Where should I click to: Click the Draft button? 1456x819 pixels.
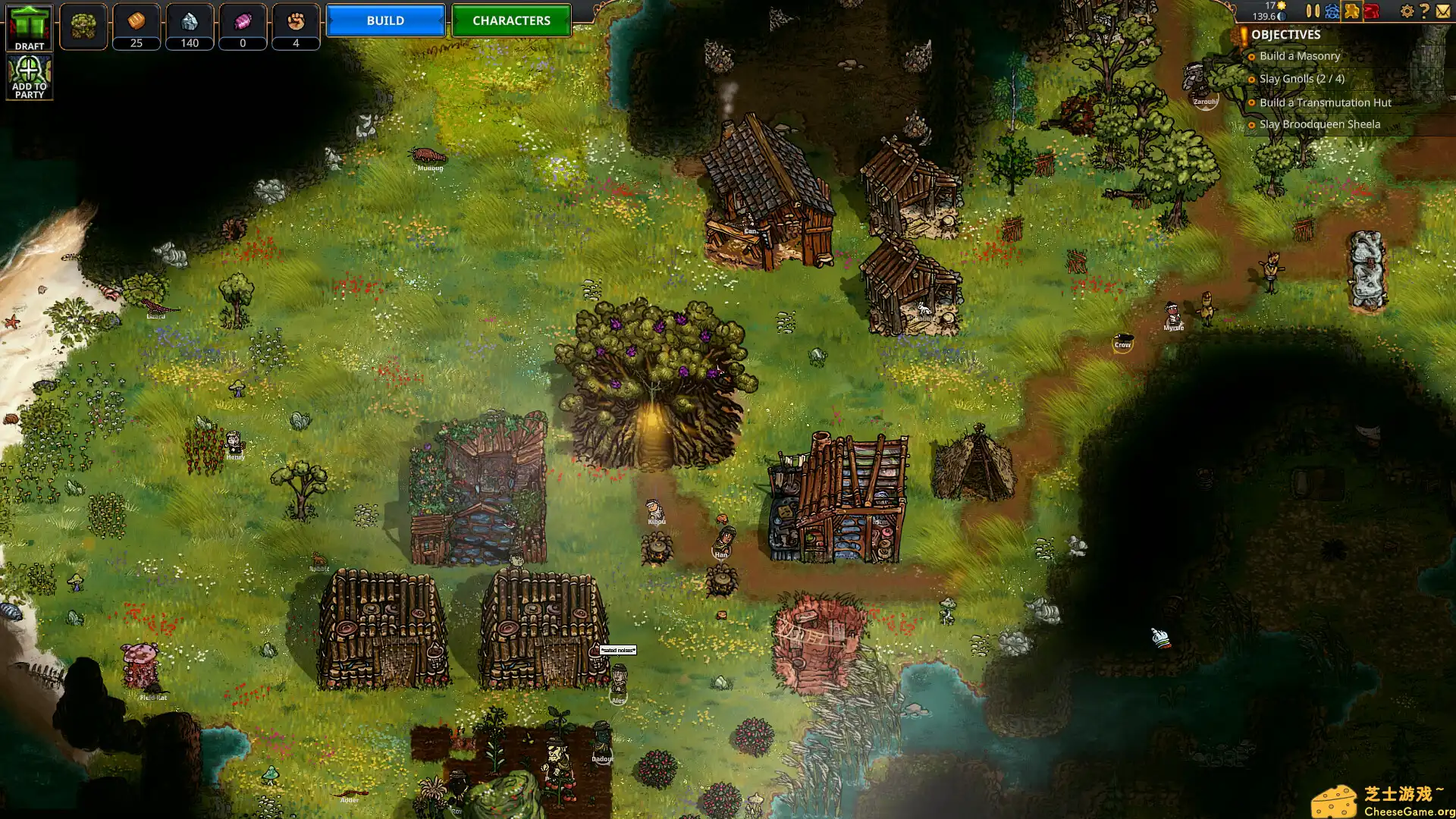(x=30, y=28)
